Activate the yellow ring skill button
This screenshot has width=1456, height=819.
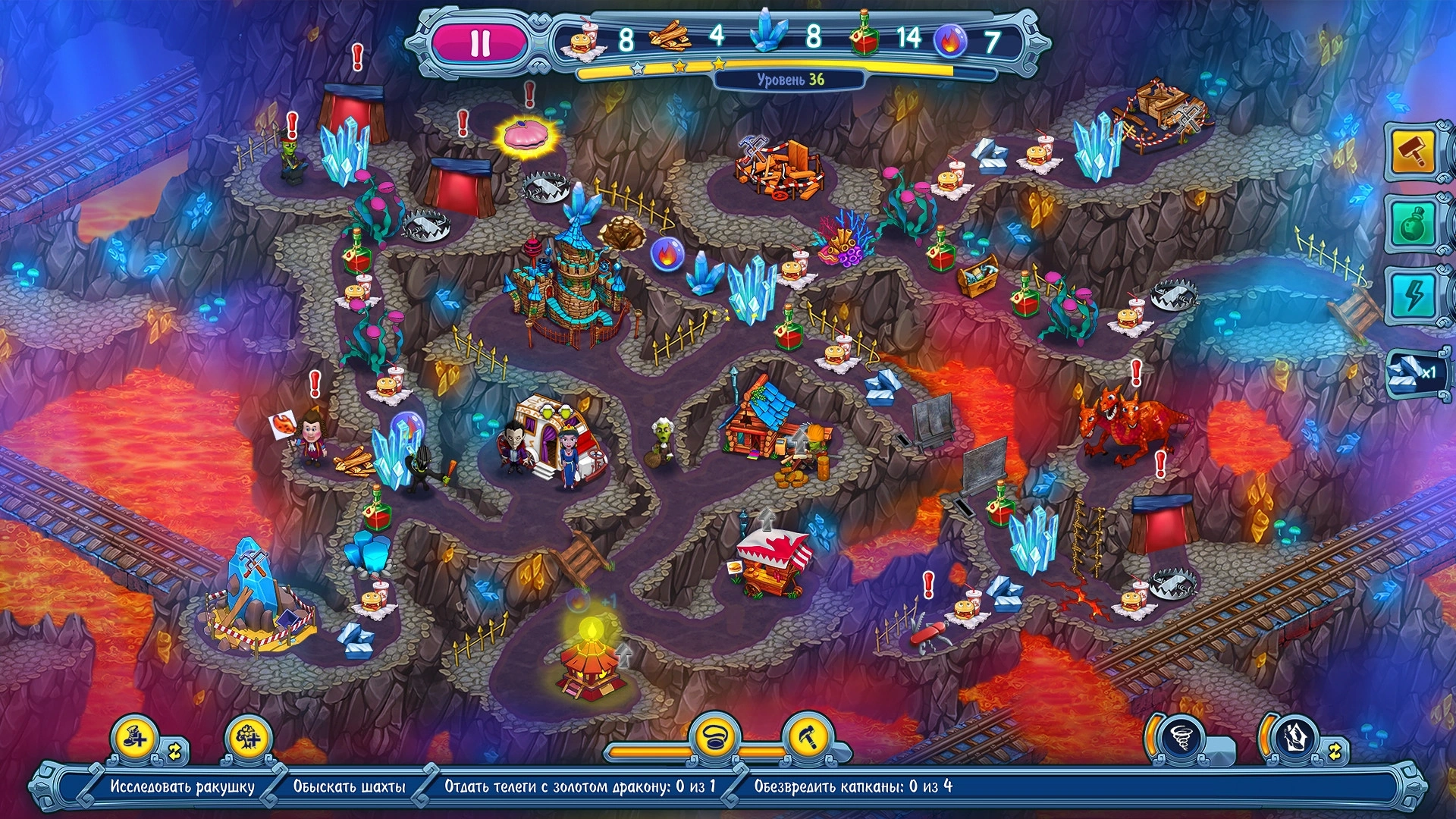point(714,737)
